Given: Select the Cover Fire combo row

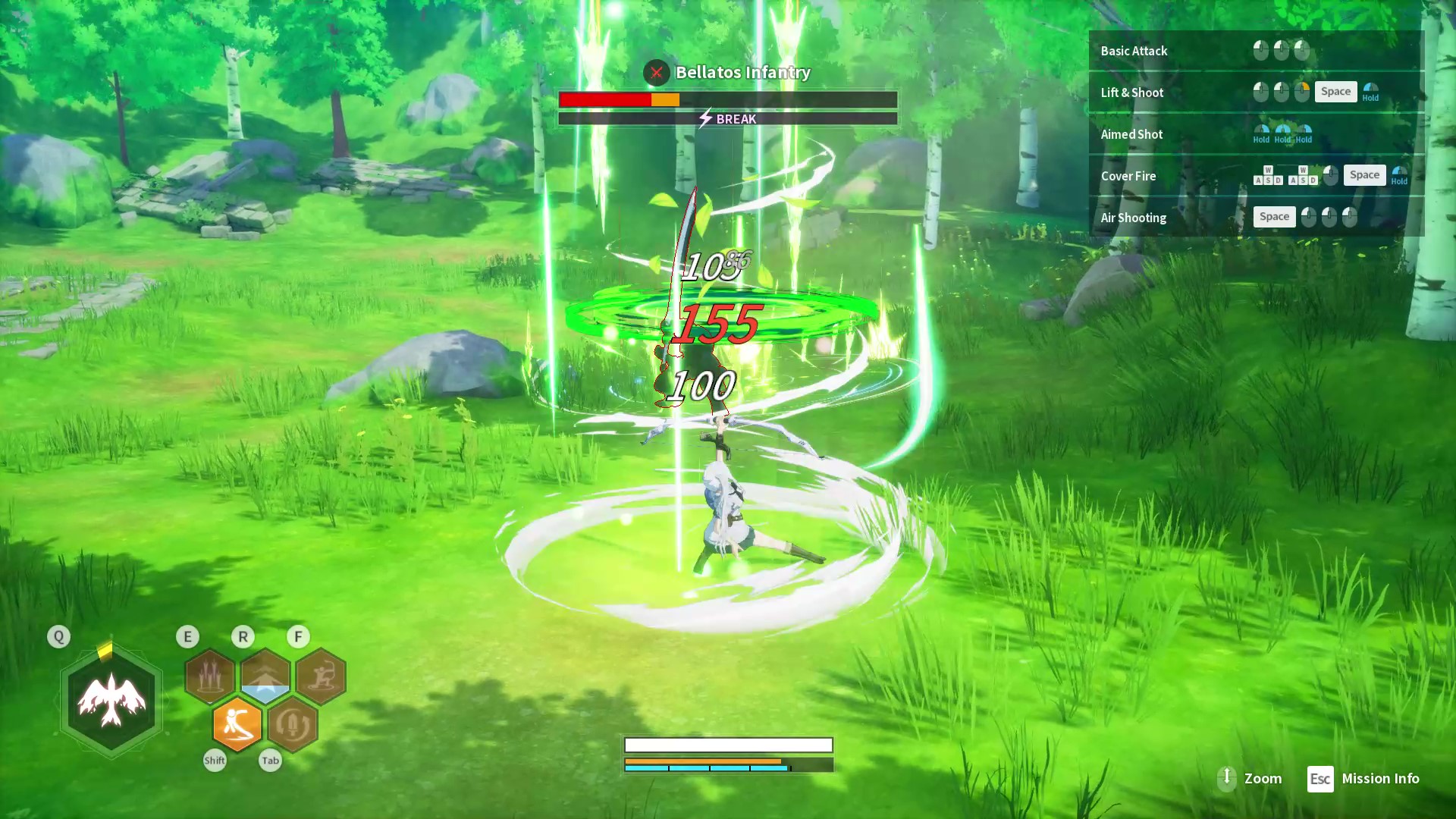Looking at the screenshot, I should pos(1256,176).
